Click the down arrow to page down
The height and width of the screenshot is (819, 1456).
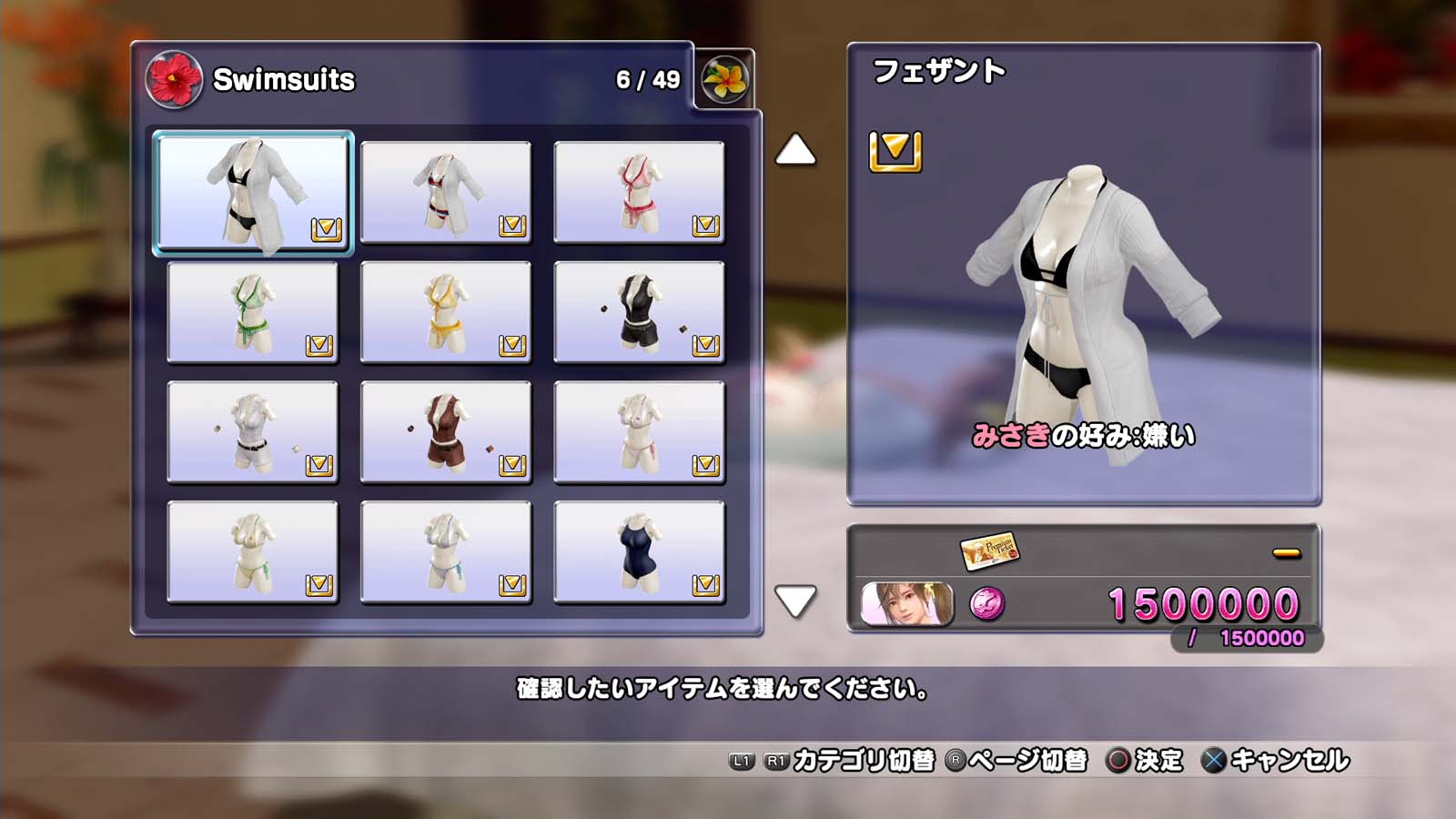click(x=795, y=601)
